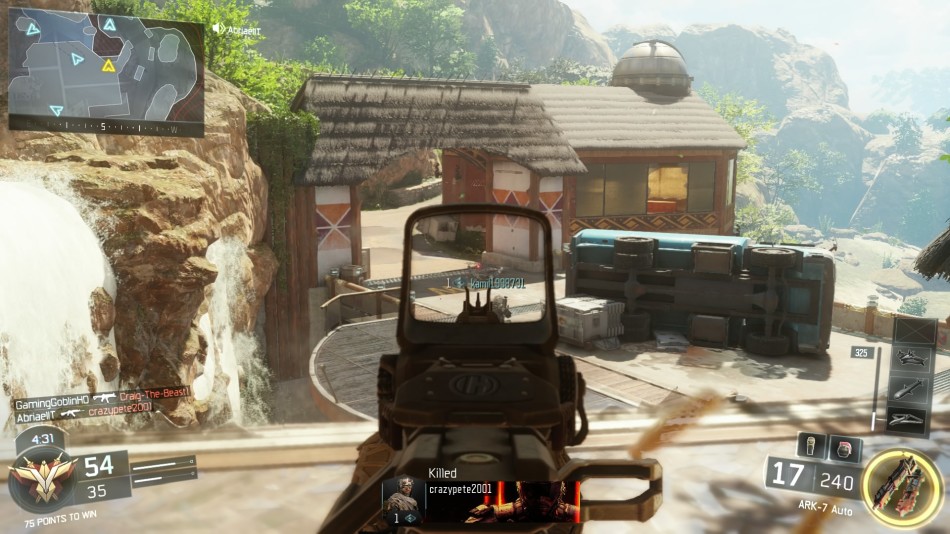The width and height of the screenshot is (950, 534).
Task: Activate the missile scorestreak slot
Action: pyautogui.click(x=914, y=388)
